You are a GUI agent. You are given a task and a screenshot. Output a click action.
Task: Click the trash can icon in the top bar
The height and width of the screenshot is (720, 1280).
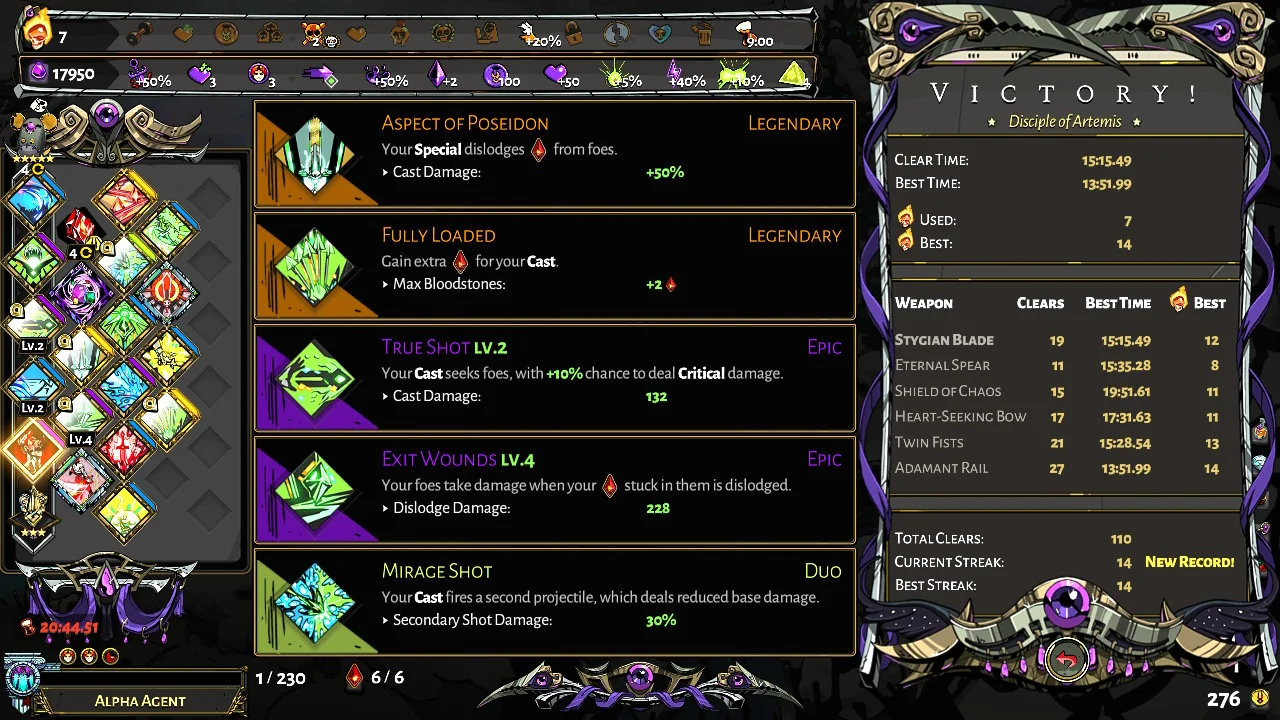[x=703, y=33]
